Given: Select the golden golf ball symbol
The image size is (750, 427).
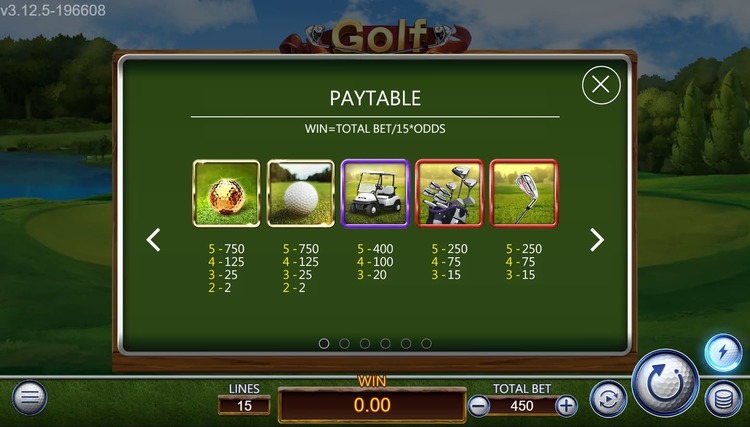Looking at the screenshot, I should click(x=225, y=193).
